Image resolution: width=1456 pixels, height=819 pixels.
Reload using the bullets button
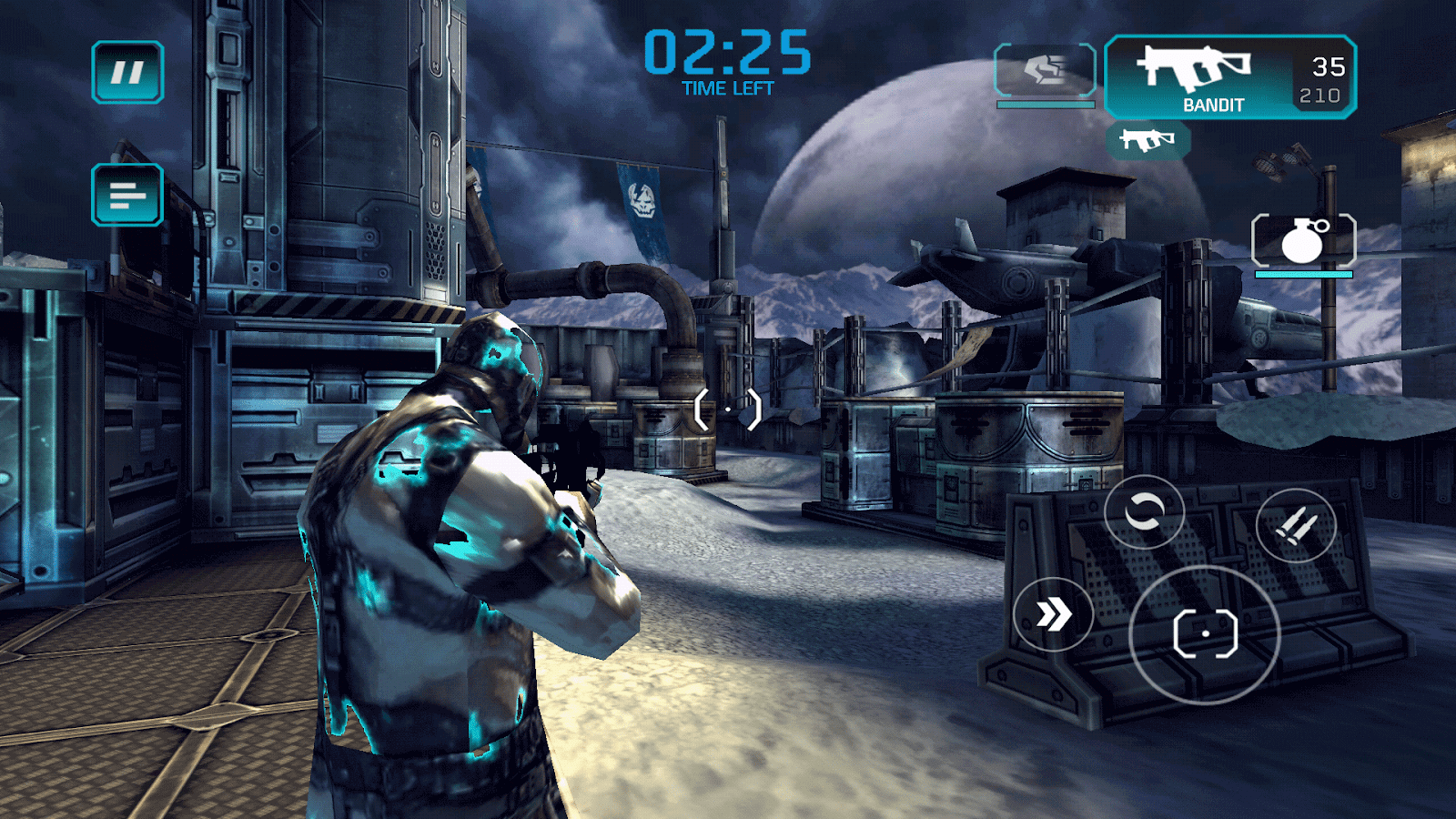[x=1296, y=525]
